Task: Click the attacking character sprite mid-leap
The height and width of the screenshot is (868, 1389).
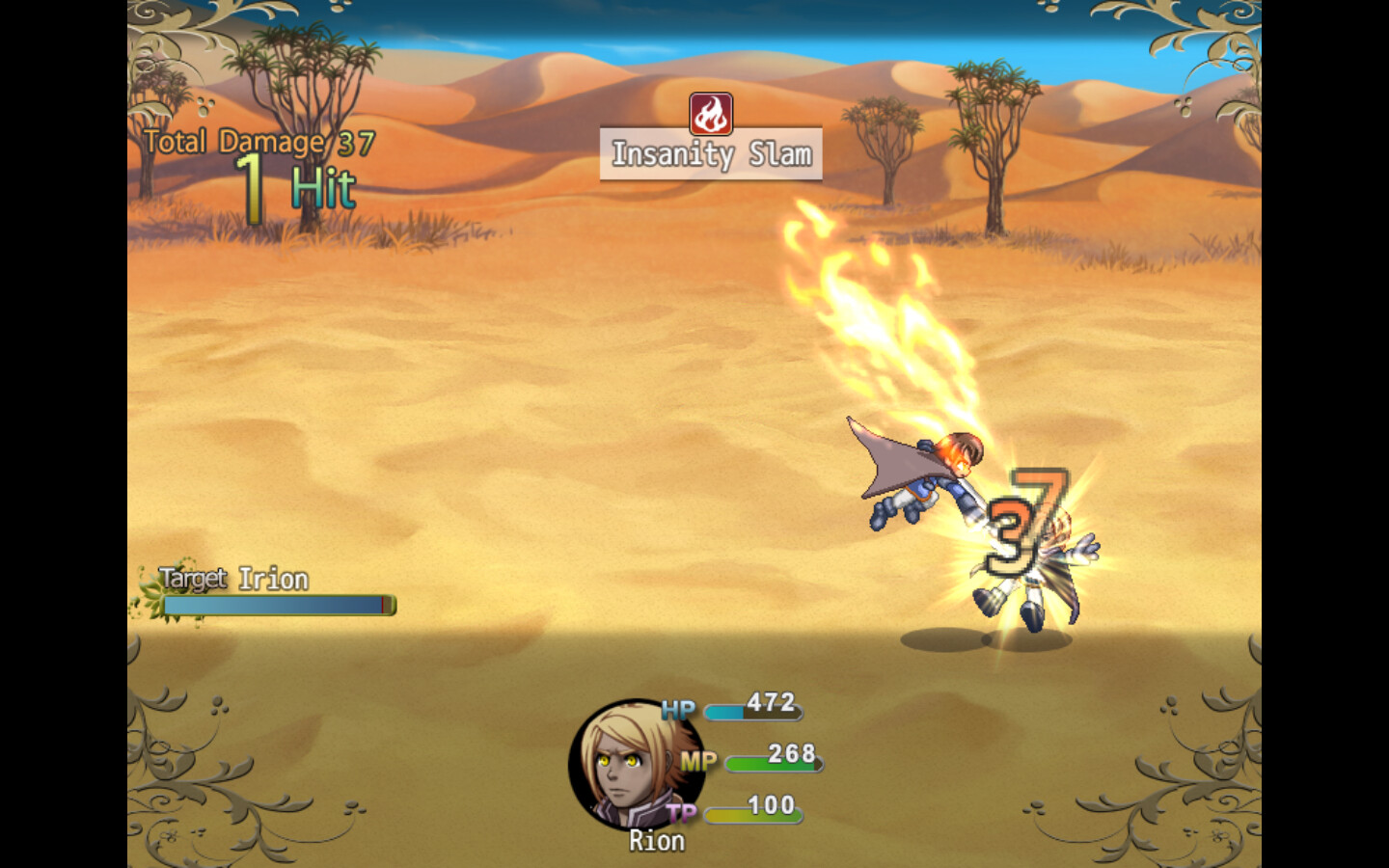Action: (926, 473)
